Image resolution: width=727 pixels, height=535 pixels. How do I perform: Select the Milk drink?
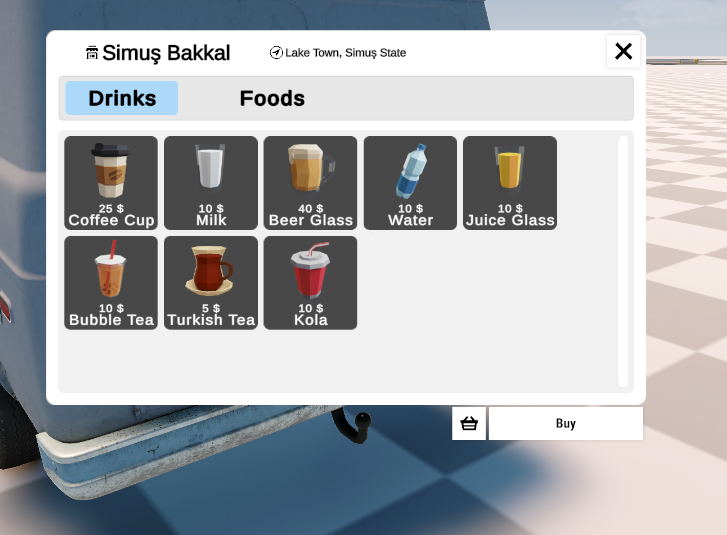click(211, 183)
